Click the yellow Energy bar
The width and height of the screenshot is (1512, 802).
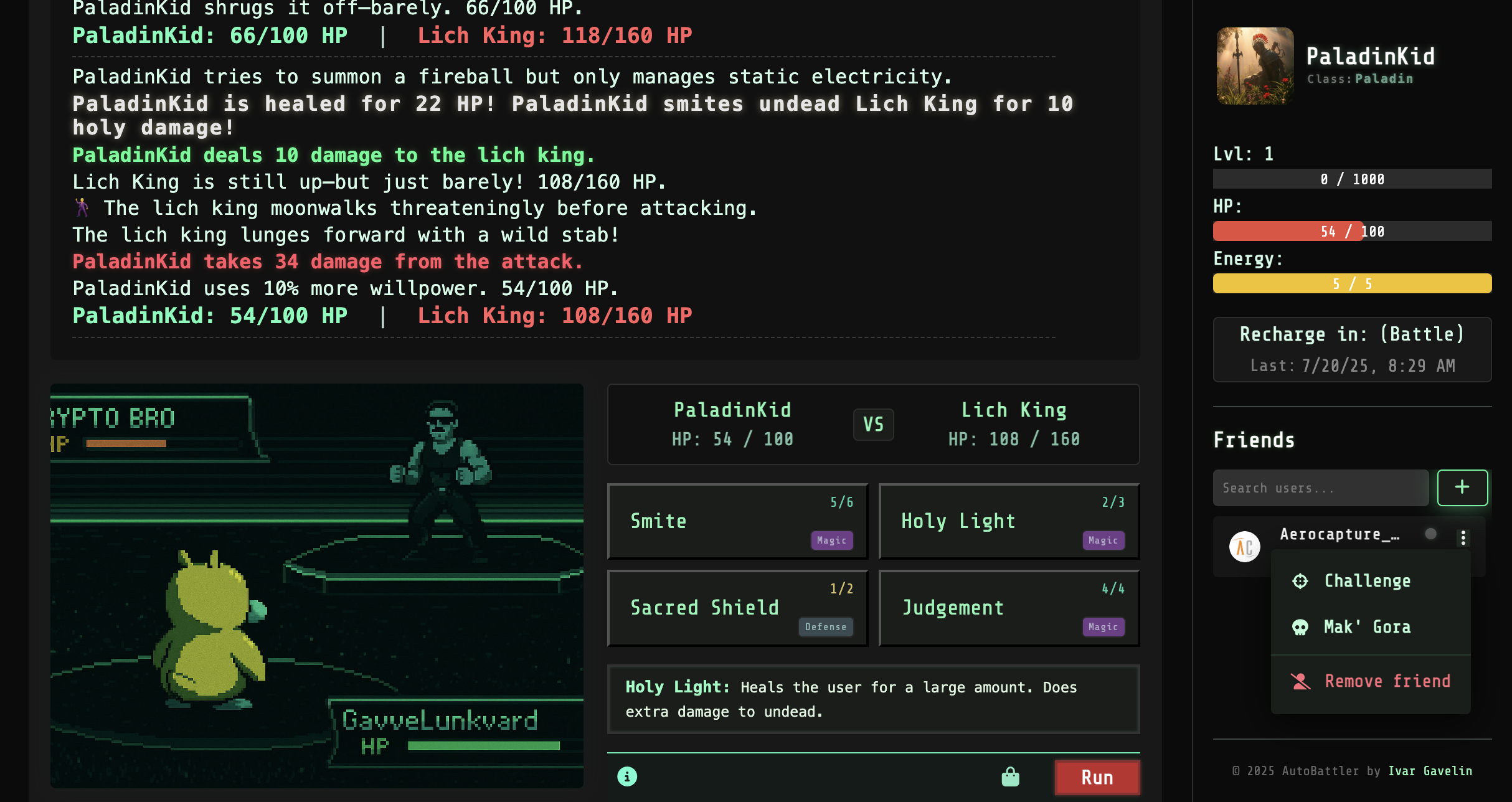point(1352,283)
